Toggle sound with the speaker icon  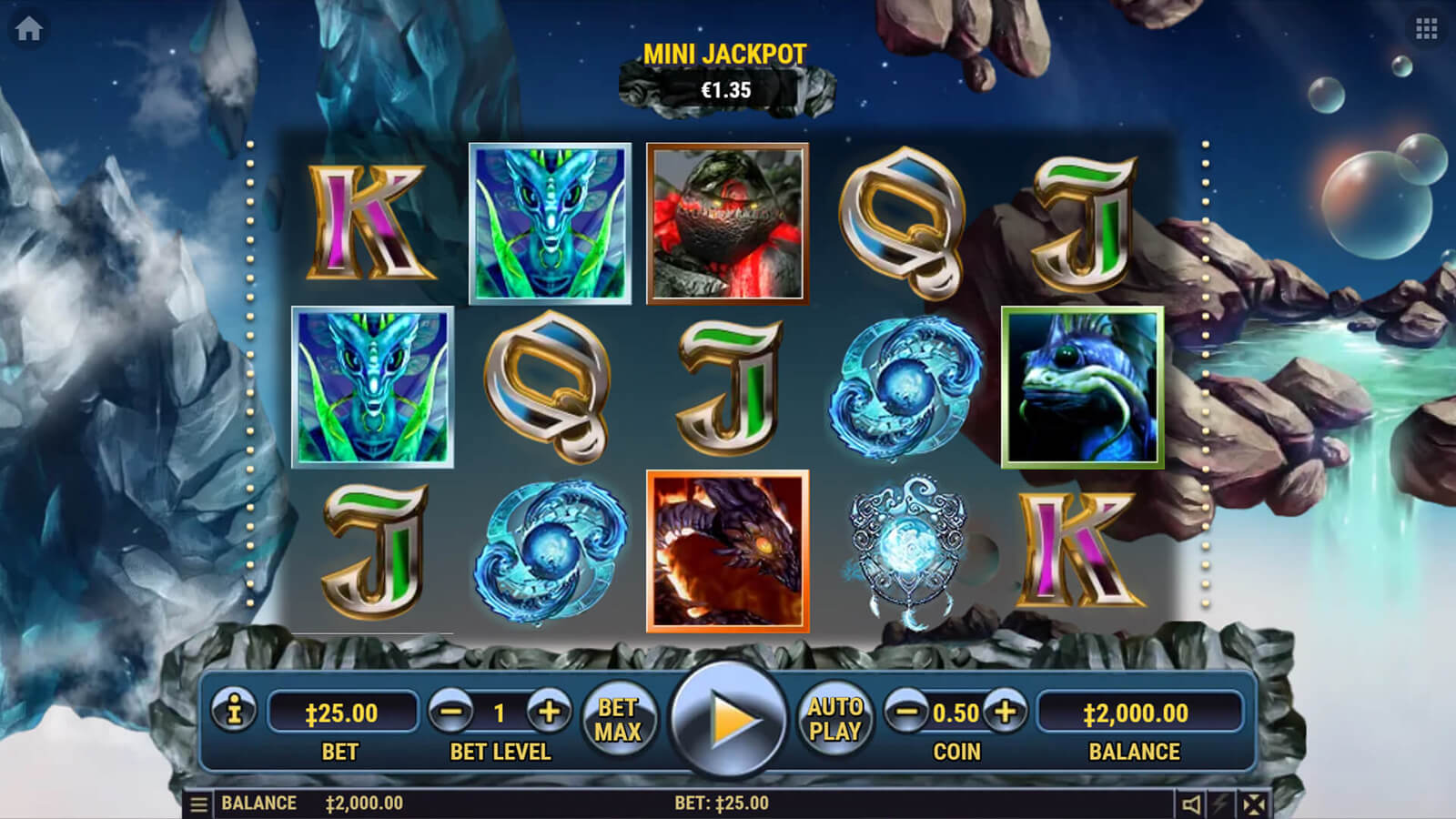pos(1191,804)
